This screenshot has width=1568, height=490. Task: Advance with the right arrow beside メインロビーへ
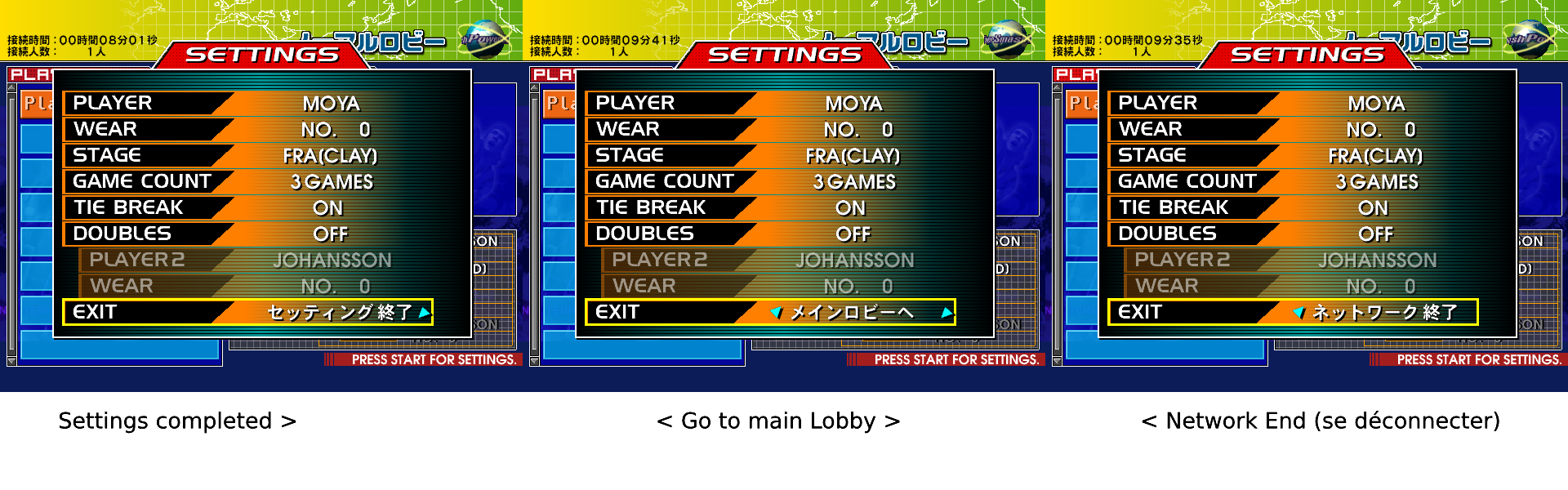coord(947,312)
